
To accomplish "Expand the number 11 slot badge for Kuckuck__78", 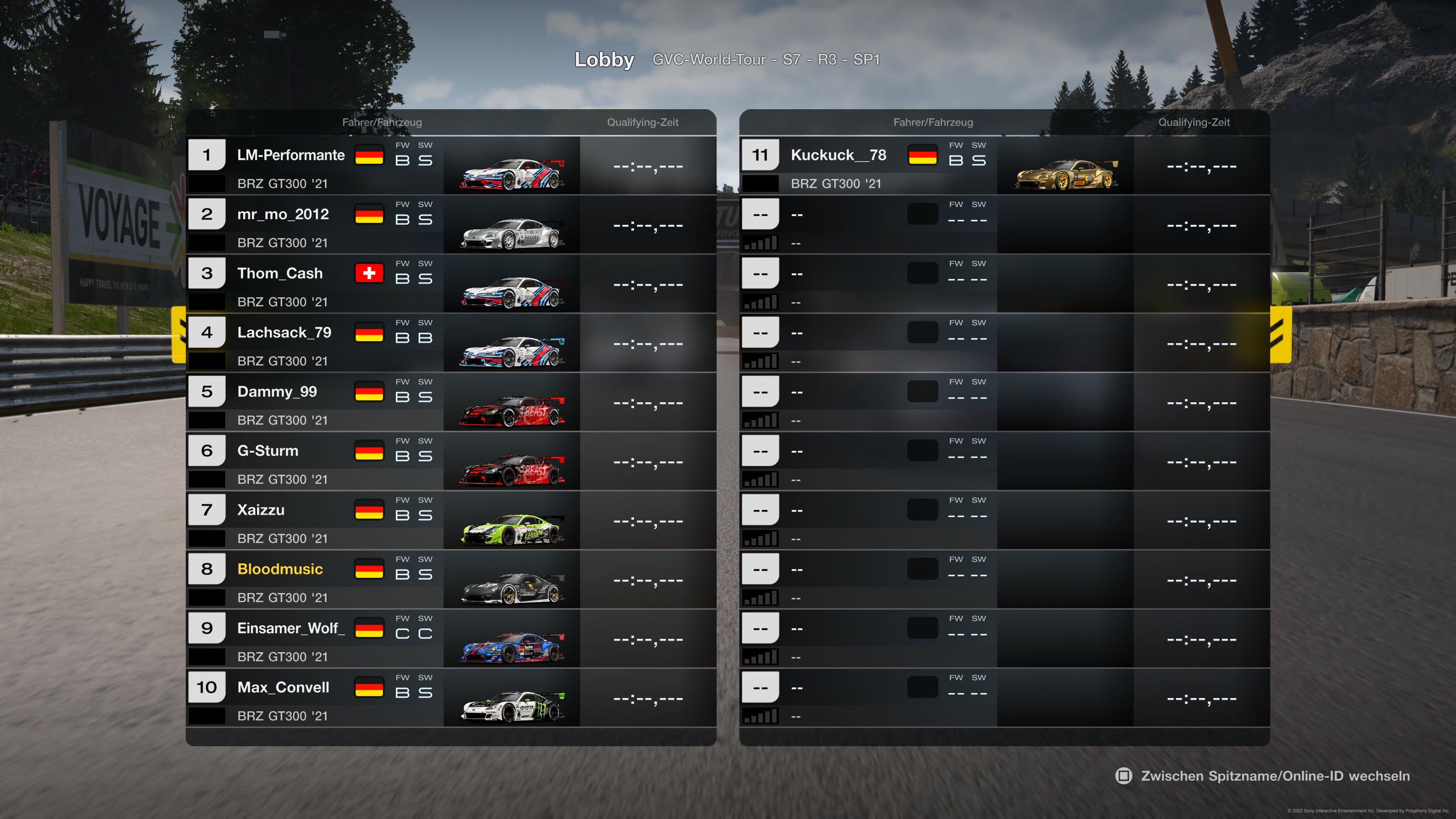I will [x=759, y=154].
